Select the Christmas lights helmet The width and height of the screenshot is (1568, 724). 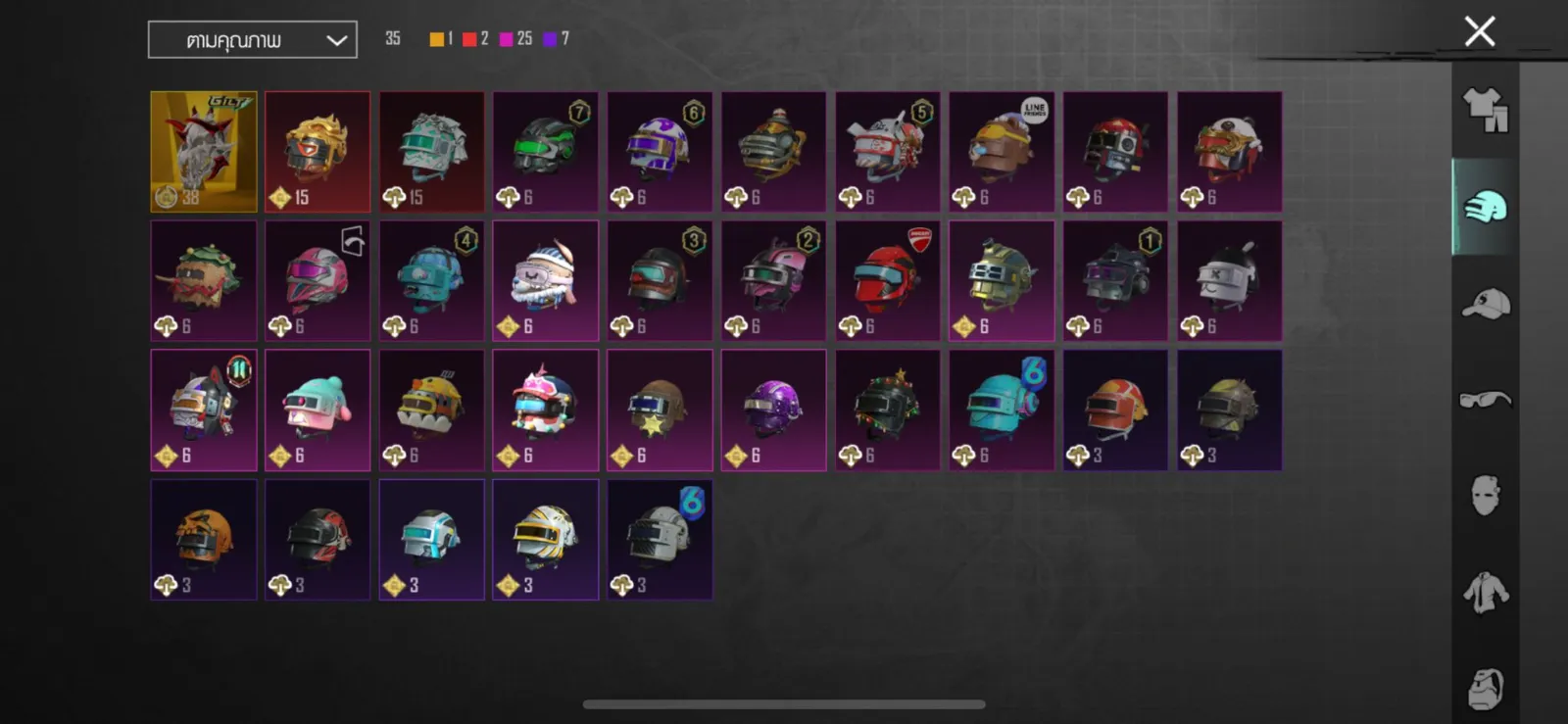(x=888, y=410)
